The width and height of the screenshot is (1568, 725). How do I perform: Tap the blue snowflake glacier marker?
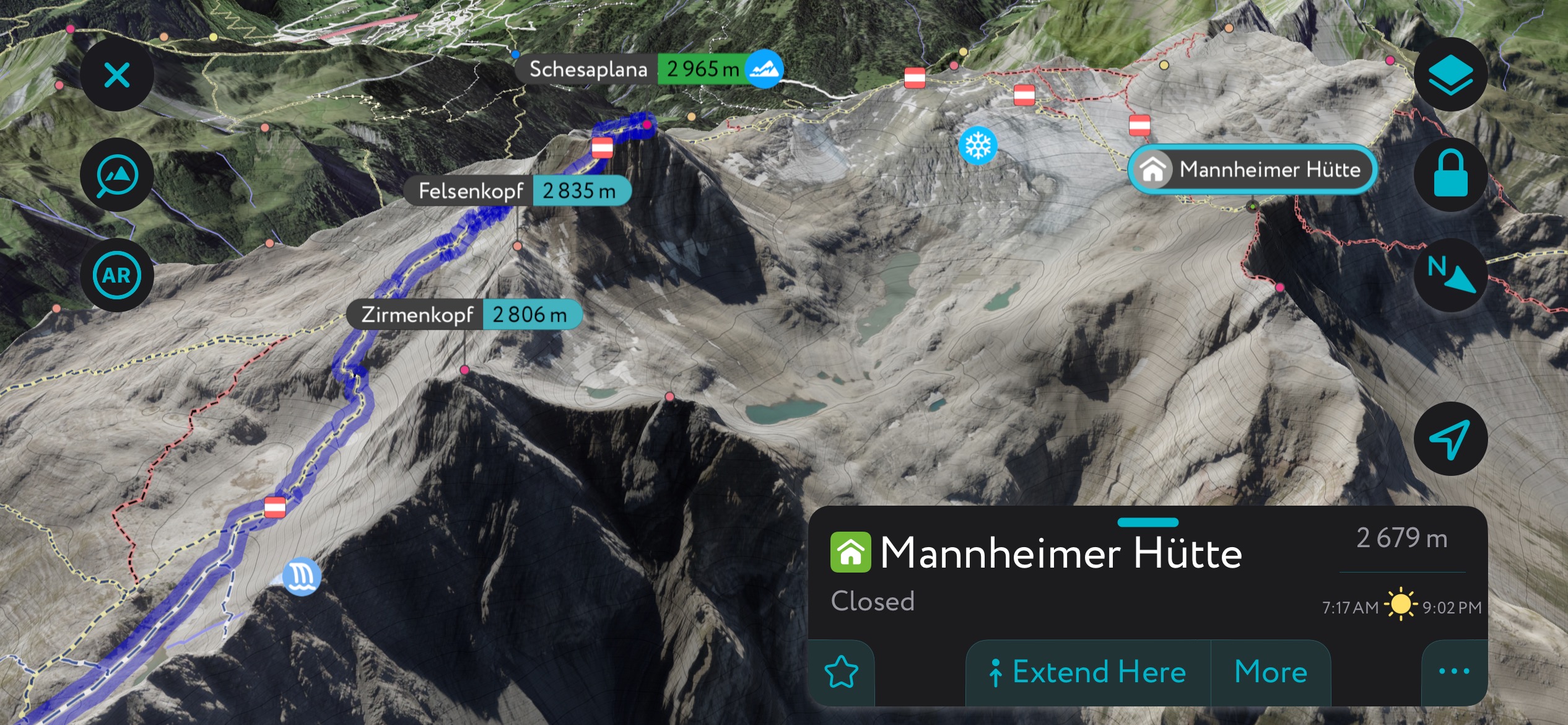978,146
